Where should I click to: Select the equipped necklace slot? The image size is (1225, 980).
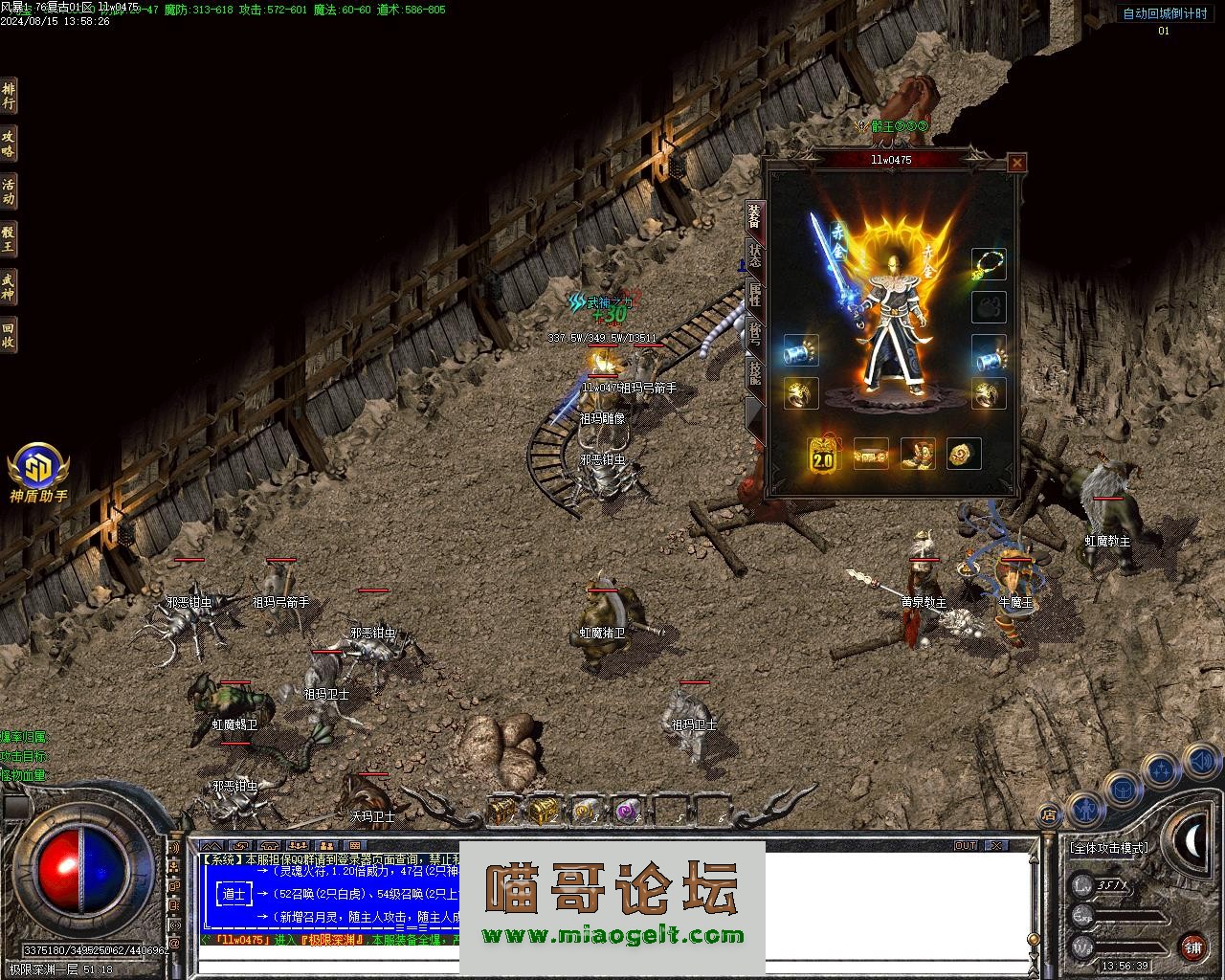pyautogui.click(x=989, y=264)
